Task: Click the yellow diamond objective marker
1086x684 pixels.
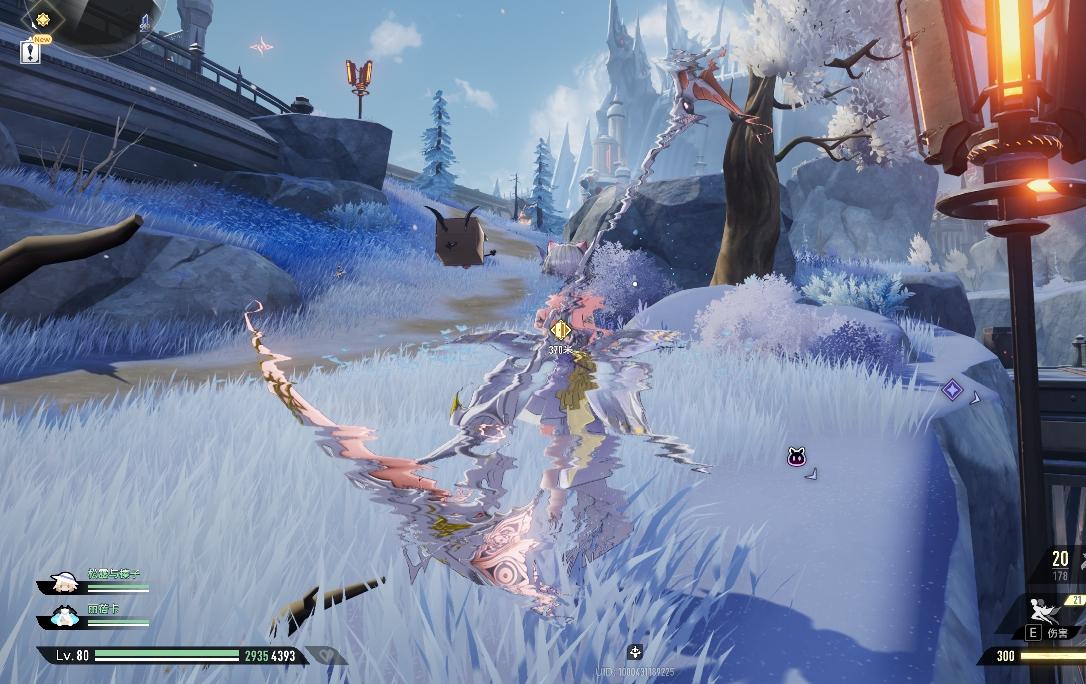Action: (560, 329)
